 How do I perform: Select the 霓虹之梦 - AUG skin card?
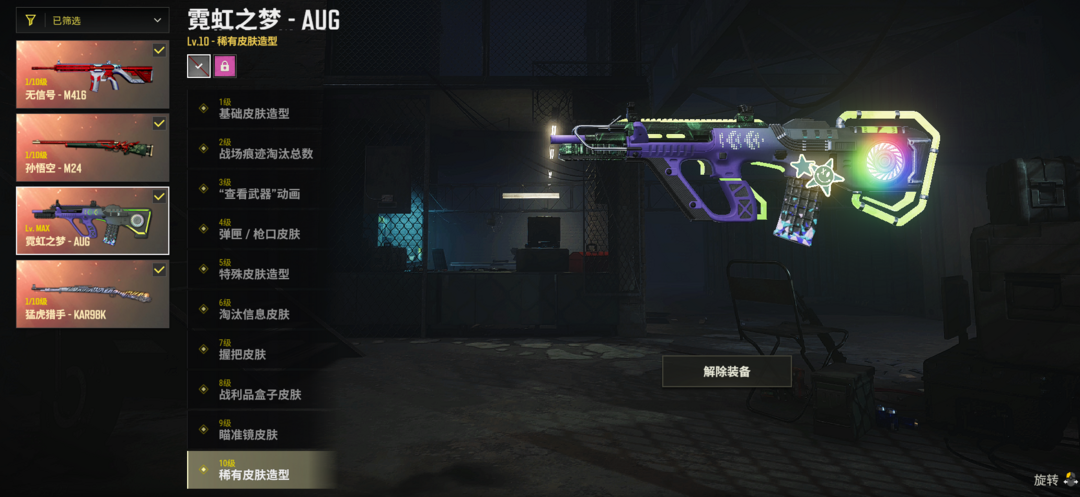click(x=92, y=220)
